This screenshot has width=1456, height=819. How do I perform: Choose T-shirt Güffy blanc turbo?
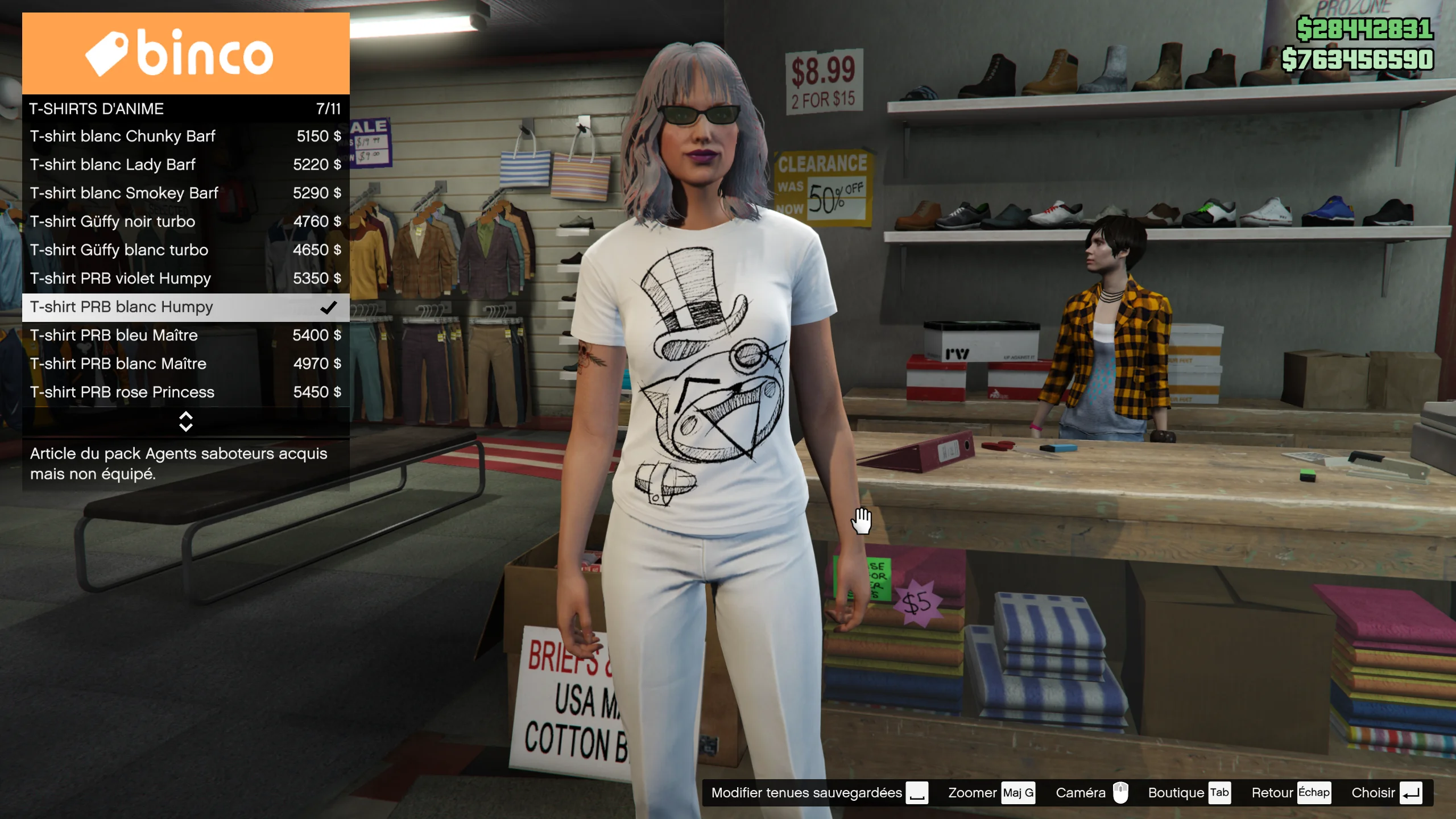[185, 250]
